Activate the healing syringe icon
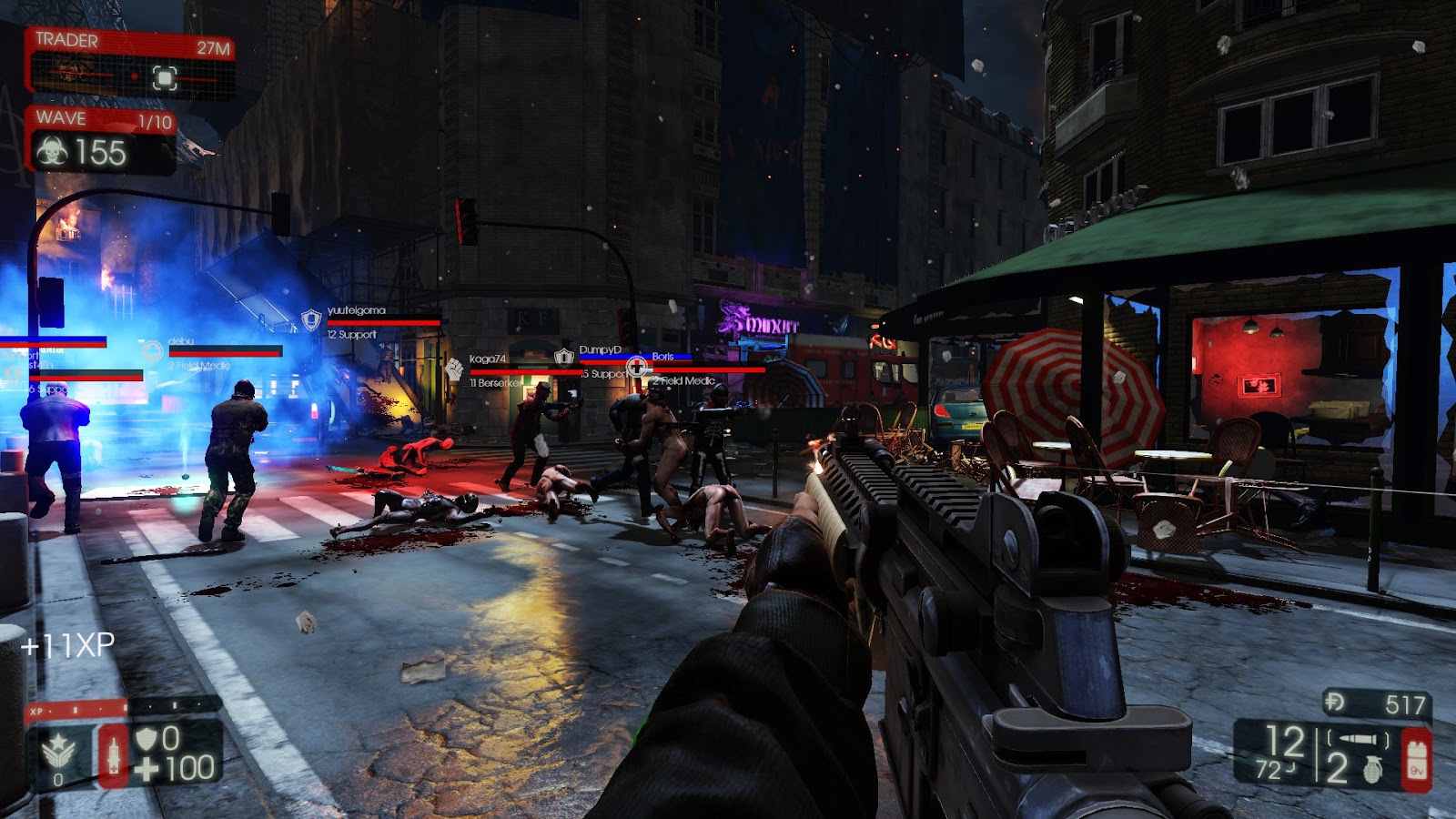The image size is (1456, 819). coord(114,753)
